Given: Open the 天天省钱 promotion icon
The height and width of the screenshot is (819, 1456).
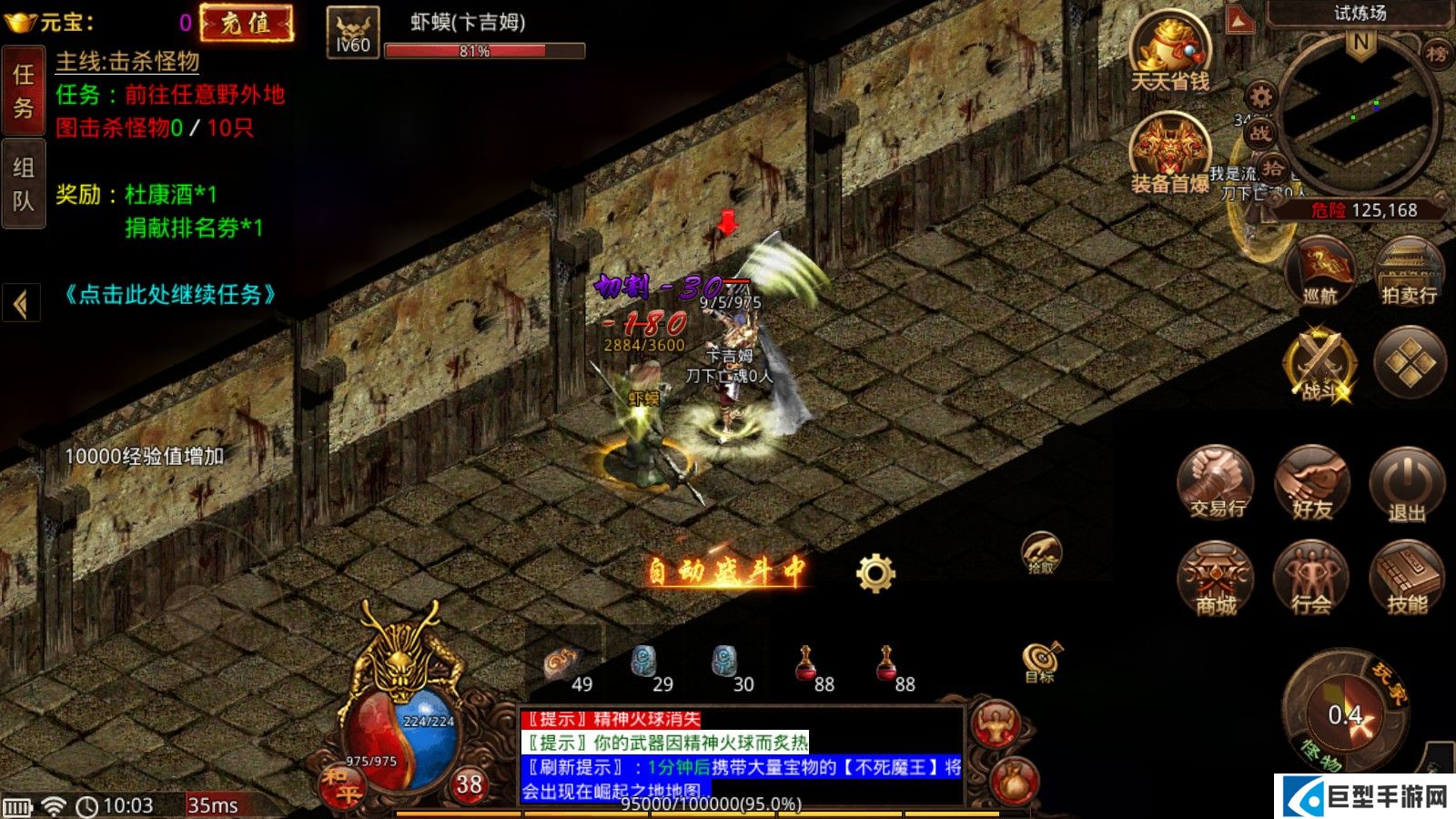Looking at the screenshot, I should [1169, 55].
